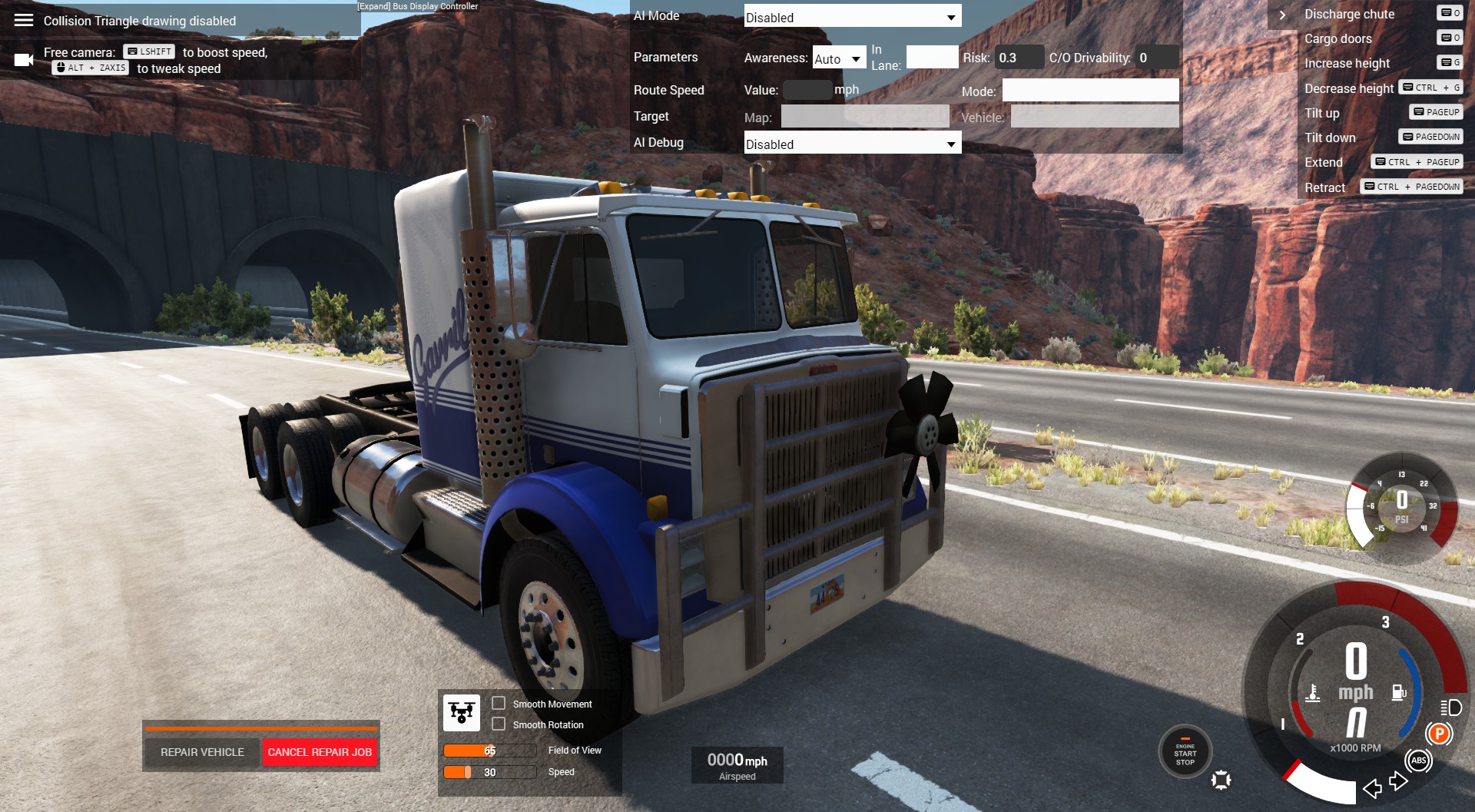This screenshot has width=1475, height=812.
Task: Cancel the repair job
Action: pyautogui.click(x=320, y=752)
